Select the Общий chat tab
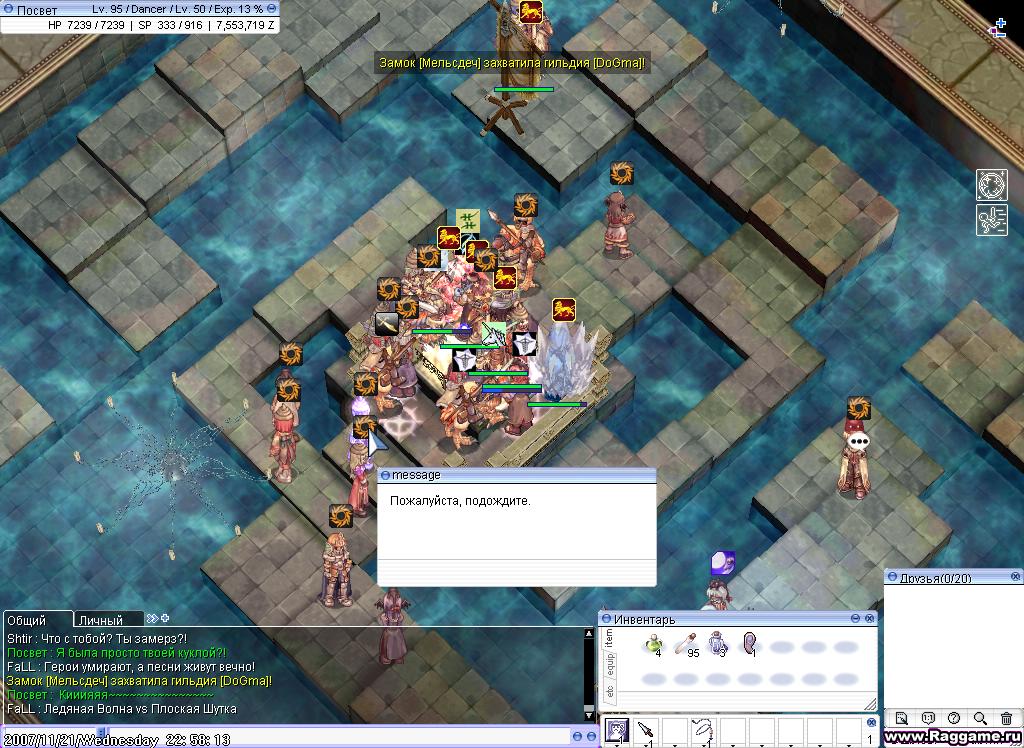The width and height of the screenshot is (1024, 748). 28,620
